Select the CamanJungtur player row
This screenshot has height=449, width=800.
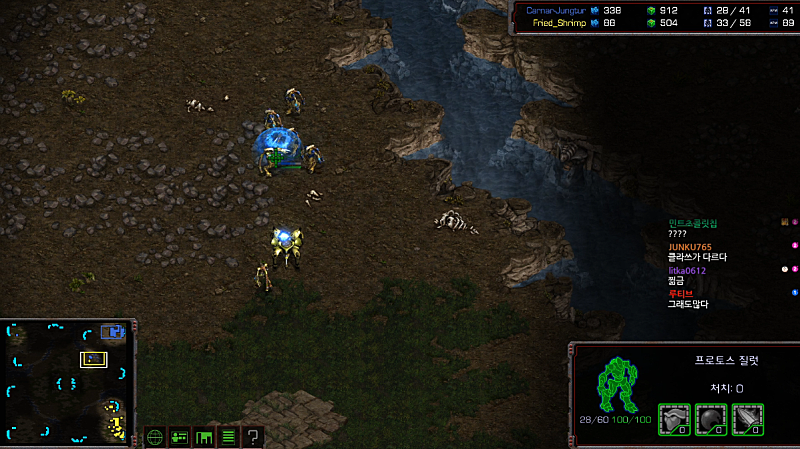click(x=560, y=10)
